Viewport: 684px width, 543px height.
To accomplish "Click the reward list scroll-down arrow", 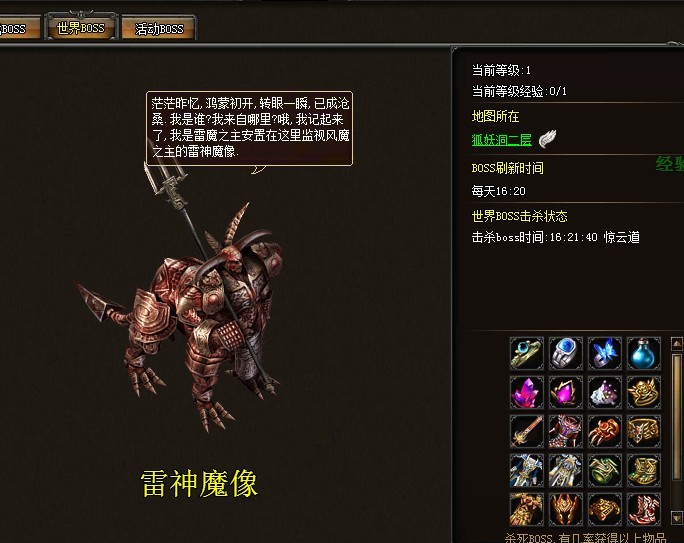I will click(677, 518).
